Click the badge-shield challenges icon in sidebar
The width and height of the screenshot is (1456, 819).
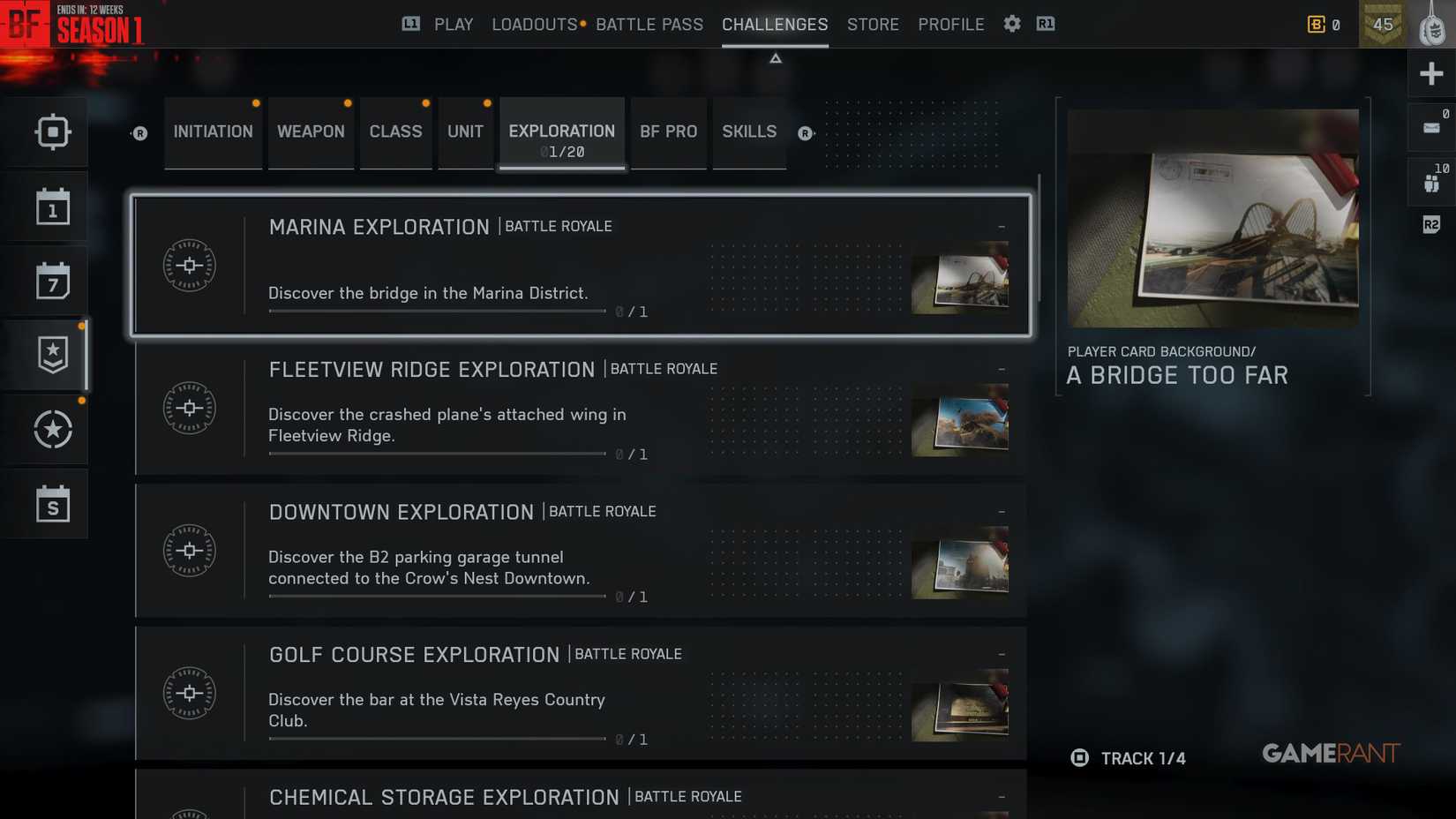pyautogui.click(x=53, y=354)
